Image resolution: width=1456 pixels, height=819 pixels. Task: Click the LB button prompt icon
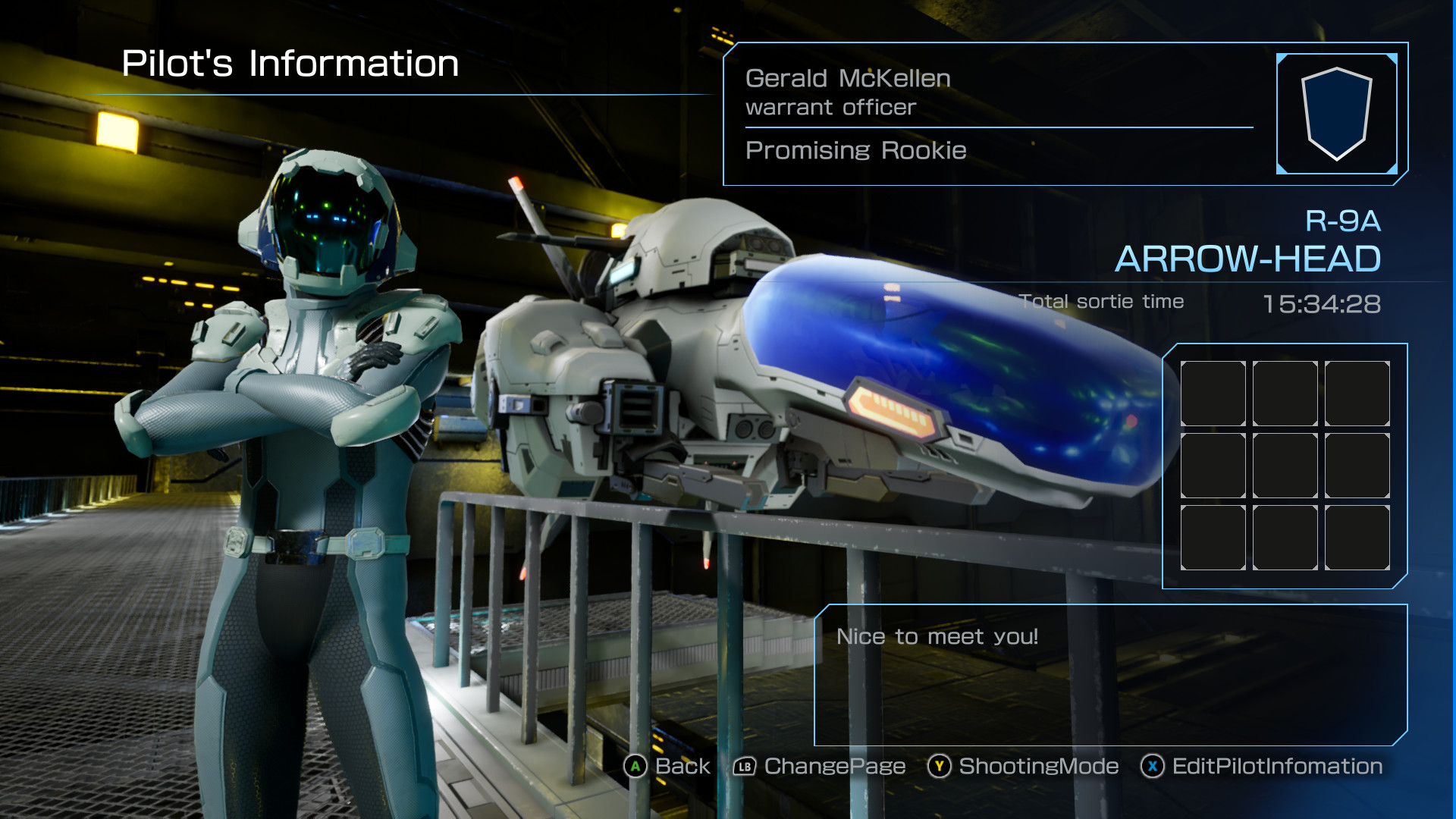742,767
